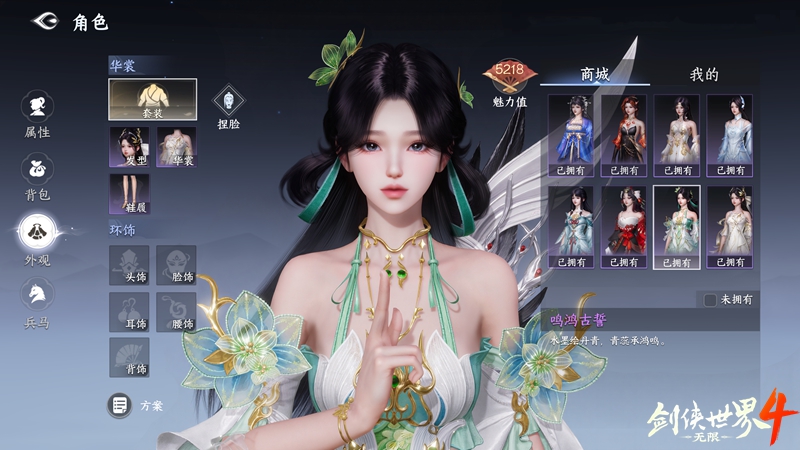
Task: Toggle the 未拥有 not-owned filter checkbox
Action: tap(710, 299)
